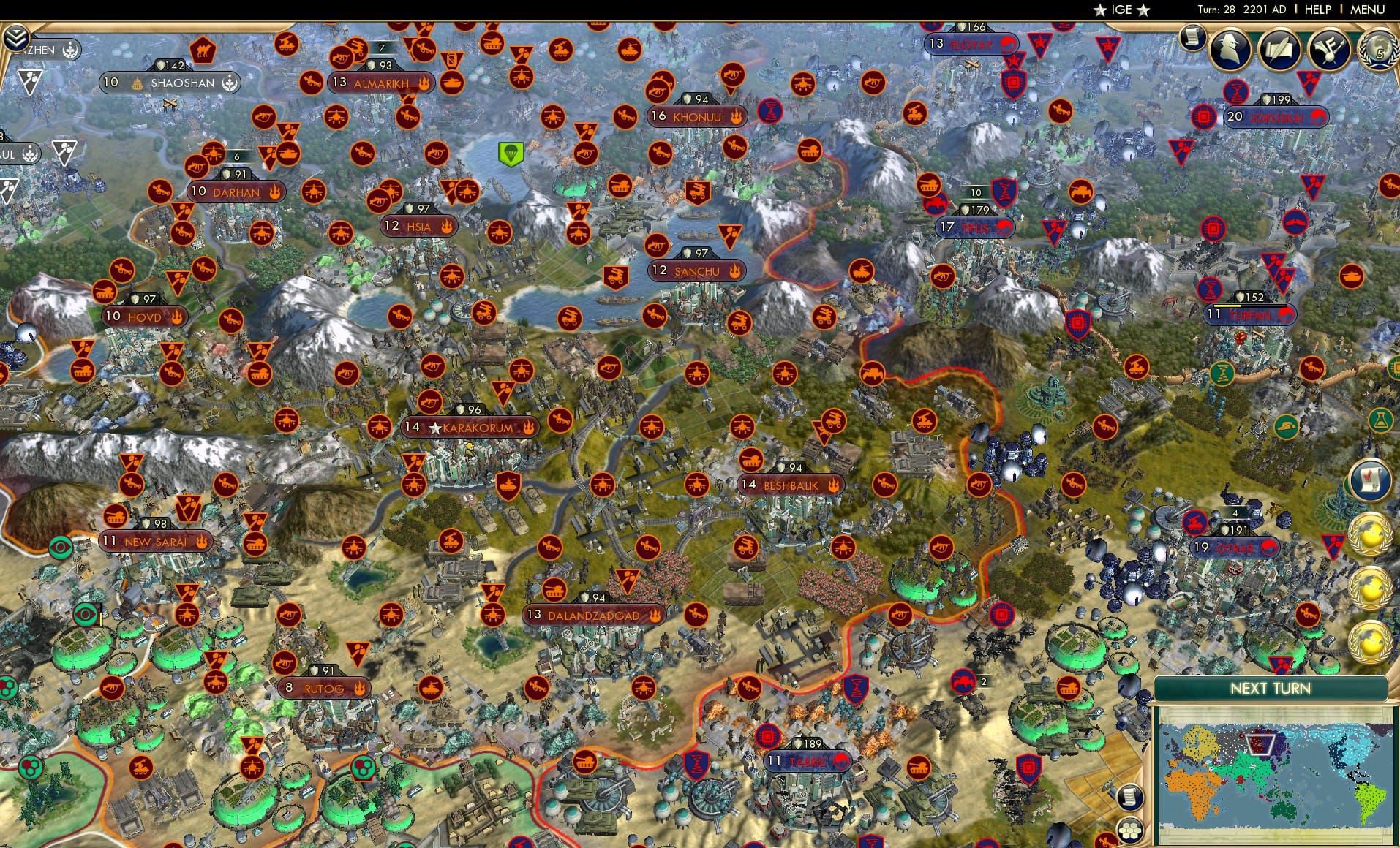Click the green paratrooper drop marker on the map
This screenshot has width=1400, height=848.
[x=512, y=155]
